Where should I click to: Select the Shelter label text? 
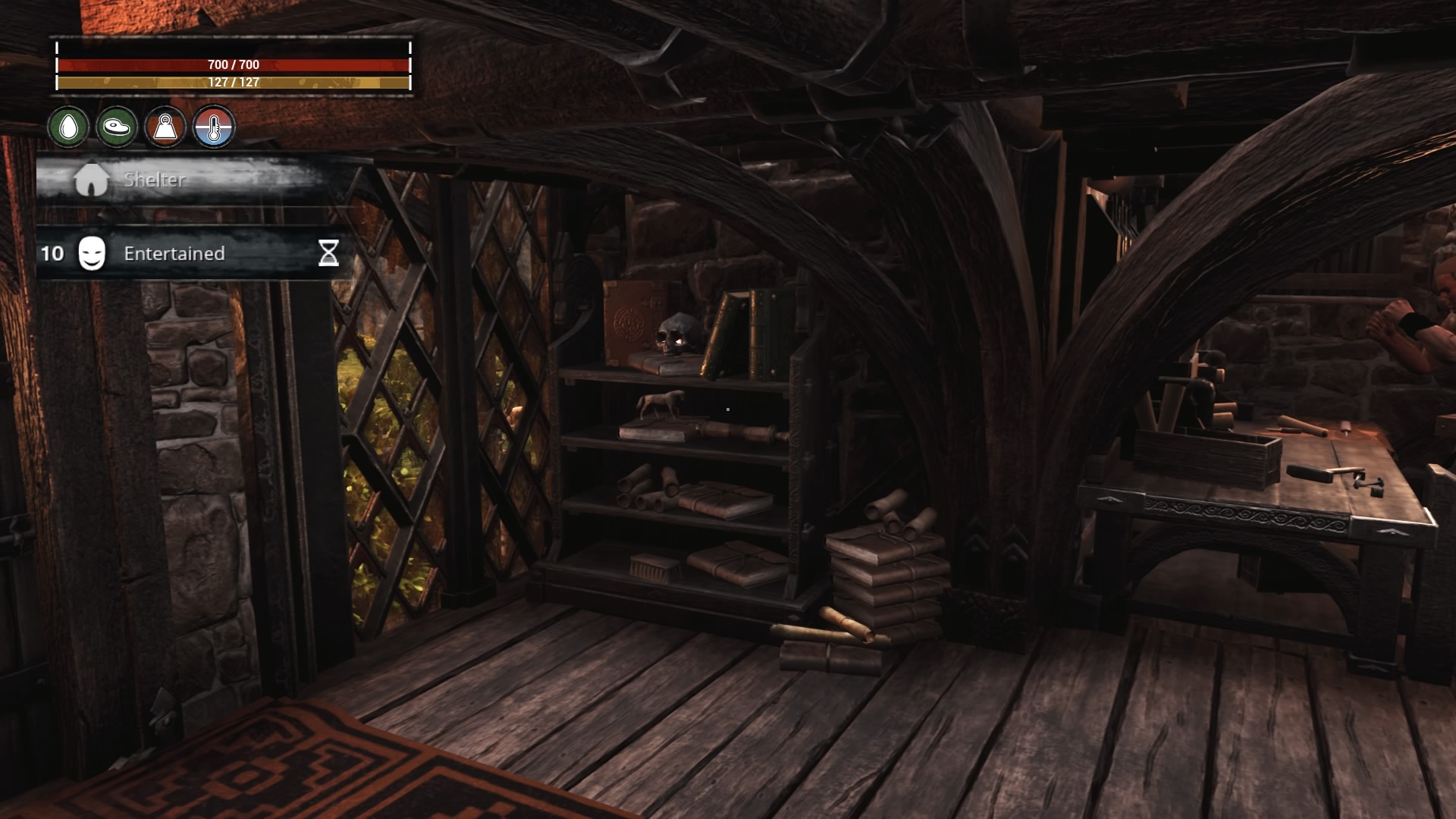[154, 180]
